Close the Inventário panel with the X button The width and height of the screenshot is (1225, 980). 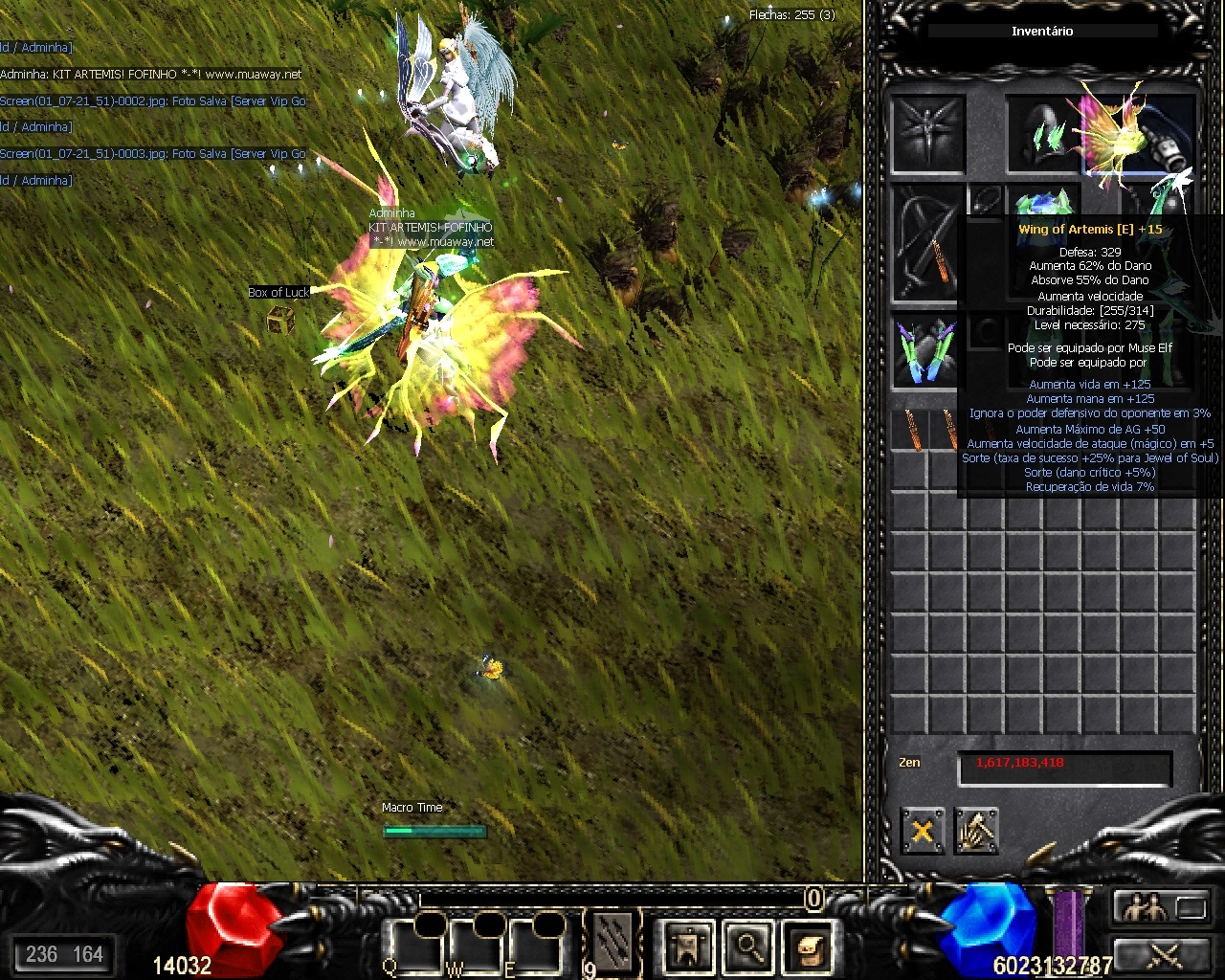click(x=923, y=831)
